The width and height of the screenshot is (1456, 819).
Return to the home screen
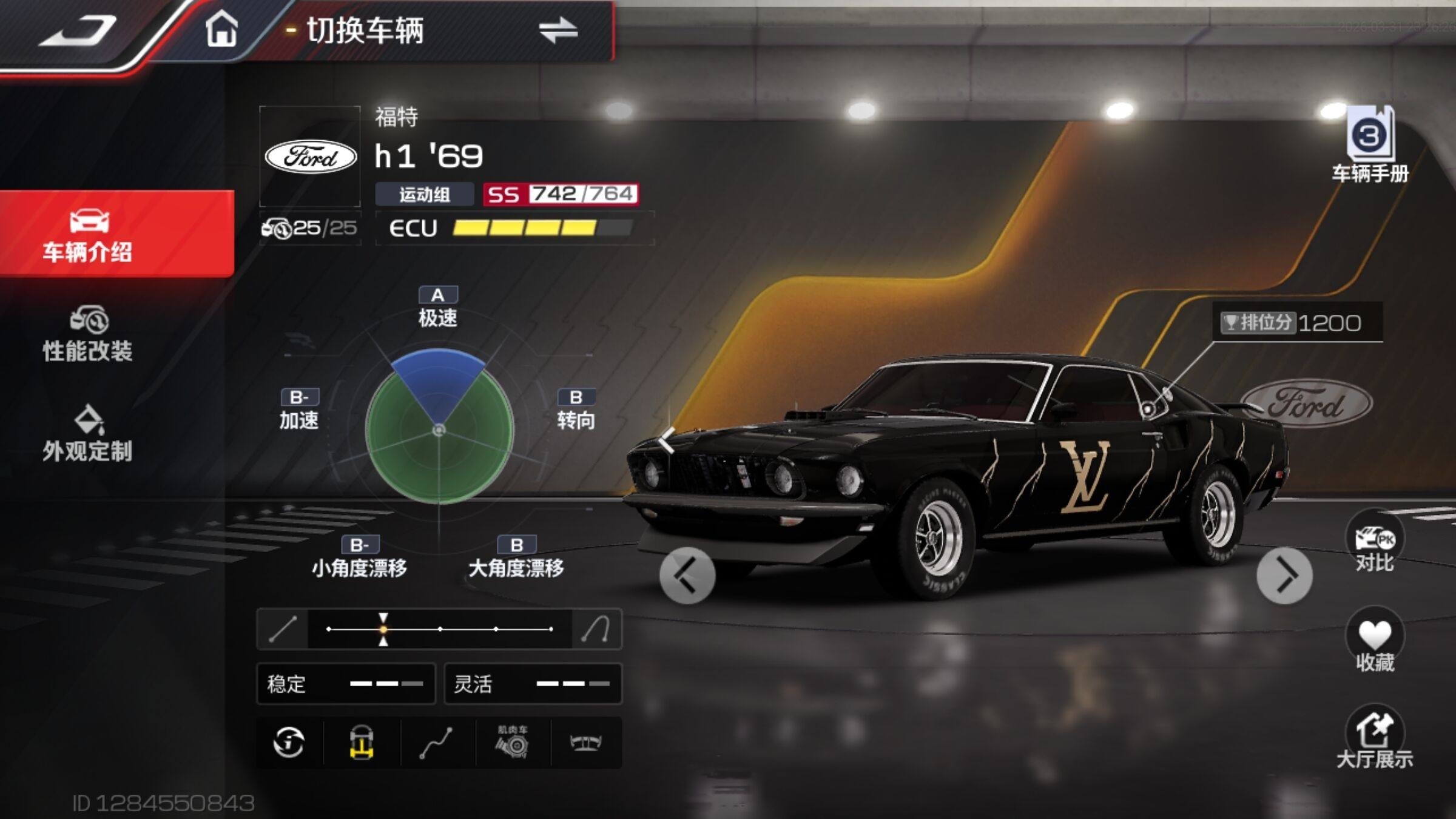221,30
